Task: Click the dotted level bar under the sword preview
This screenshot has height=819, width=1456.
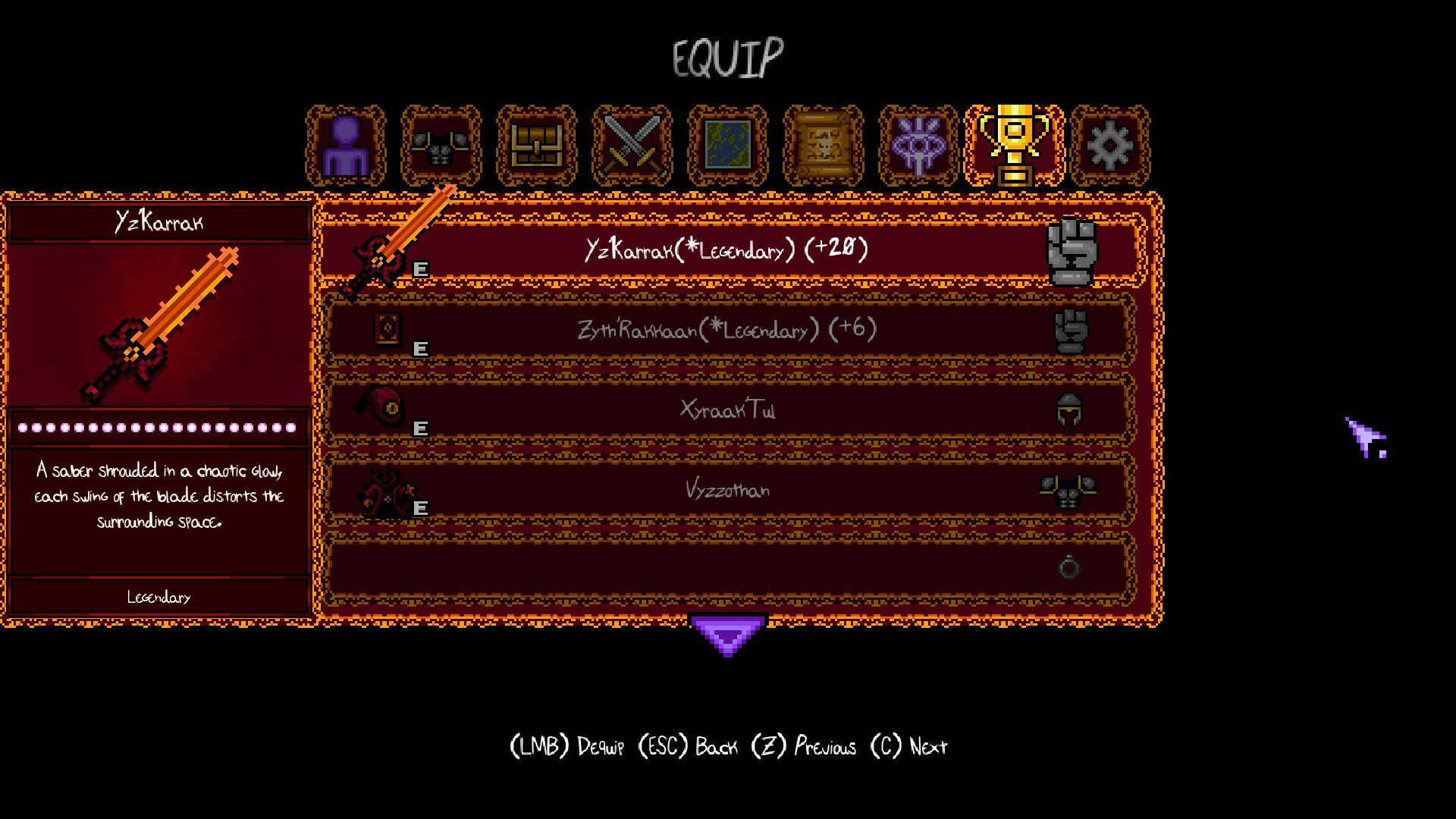Action: pyautogui.click(x=159, y=427)
